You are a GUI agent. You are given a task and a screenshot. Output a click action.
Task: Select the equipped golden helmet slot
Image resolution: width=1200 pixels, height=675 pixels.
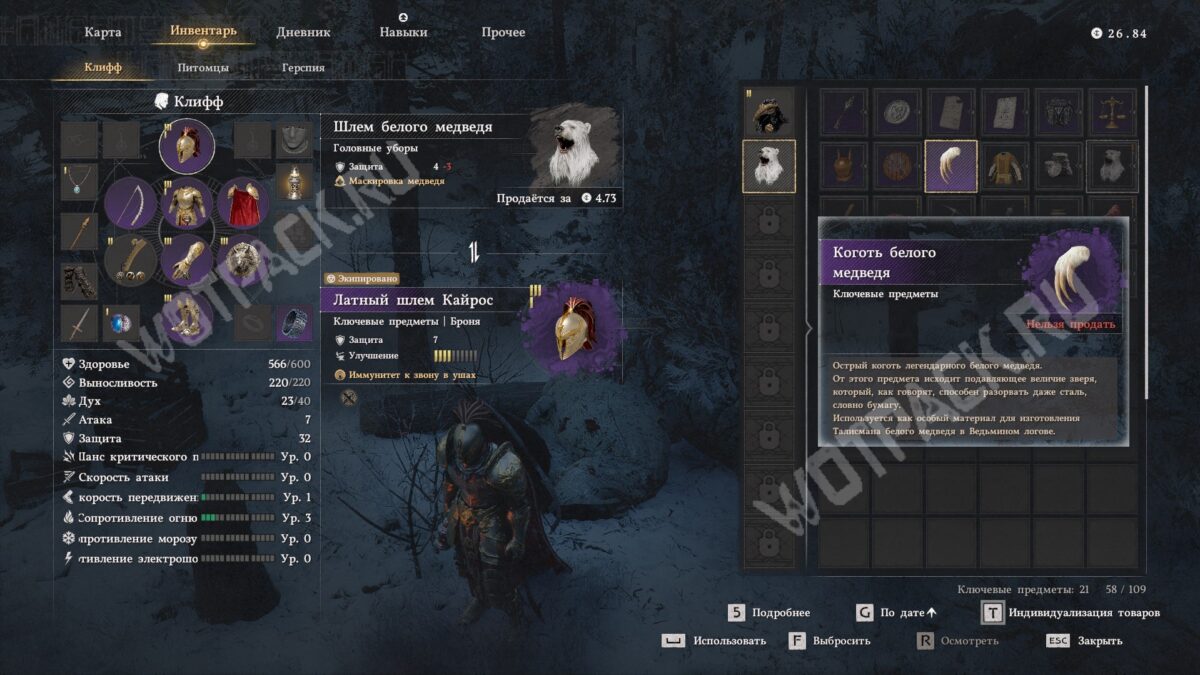pos(186,146)
